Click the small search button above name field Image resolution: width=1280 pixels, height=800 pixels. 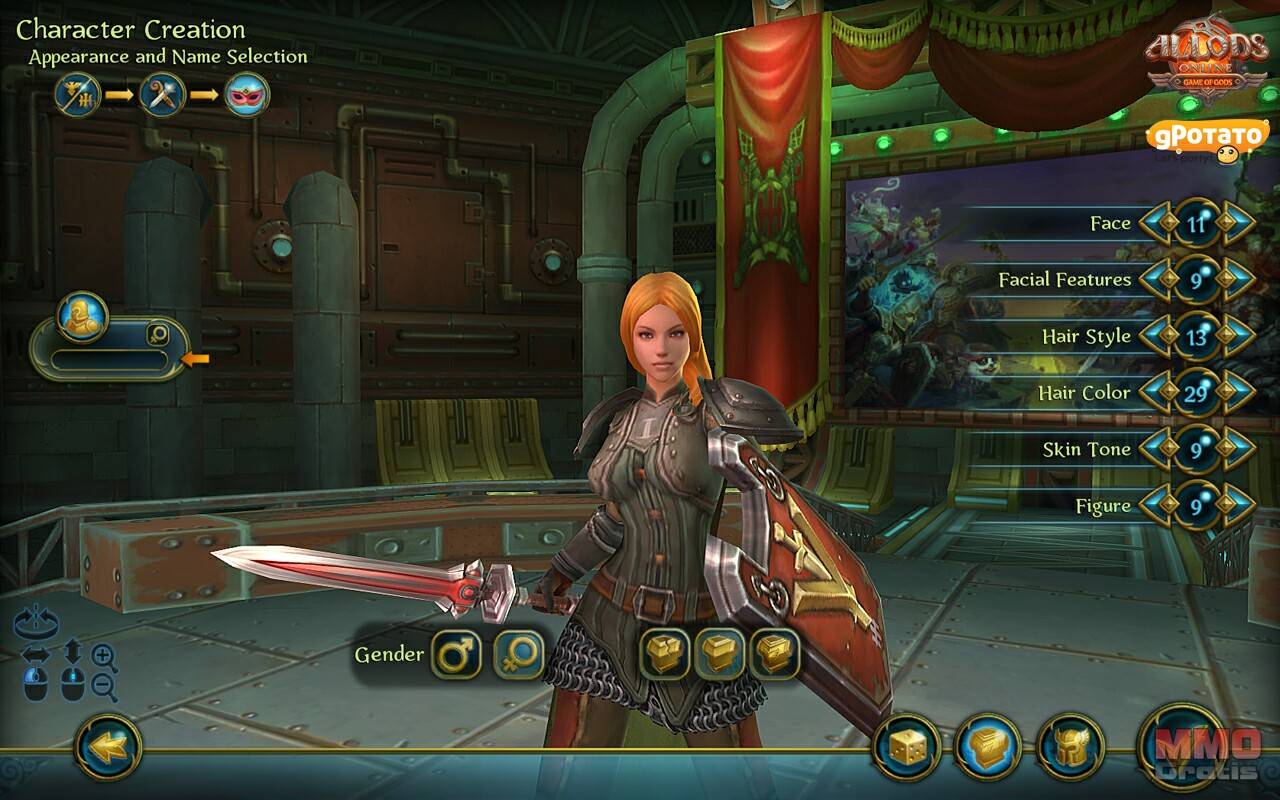158,335
